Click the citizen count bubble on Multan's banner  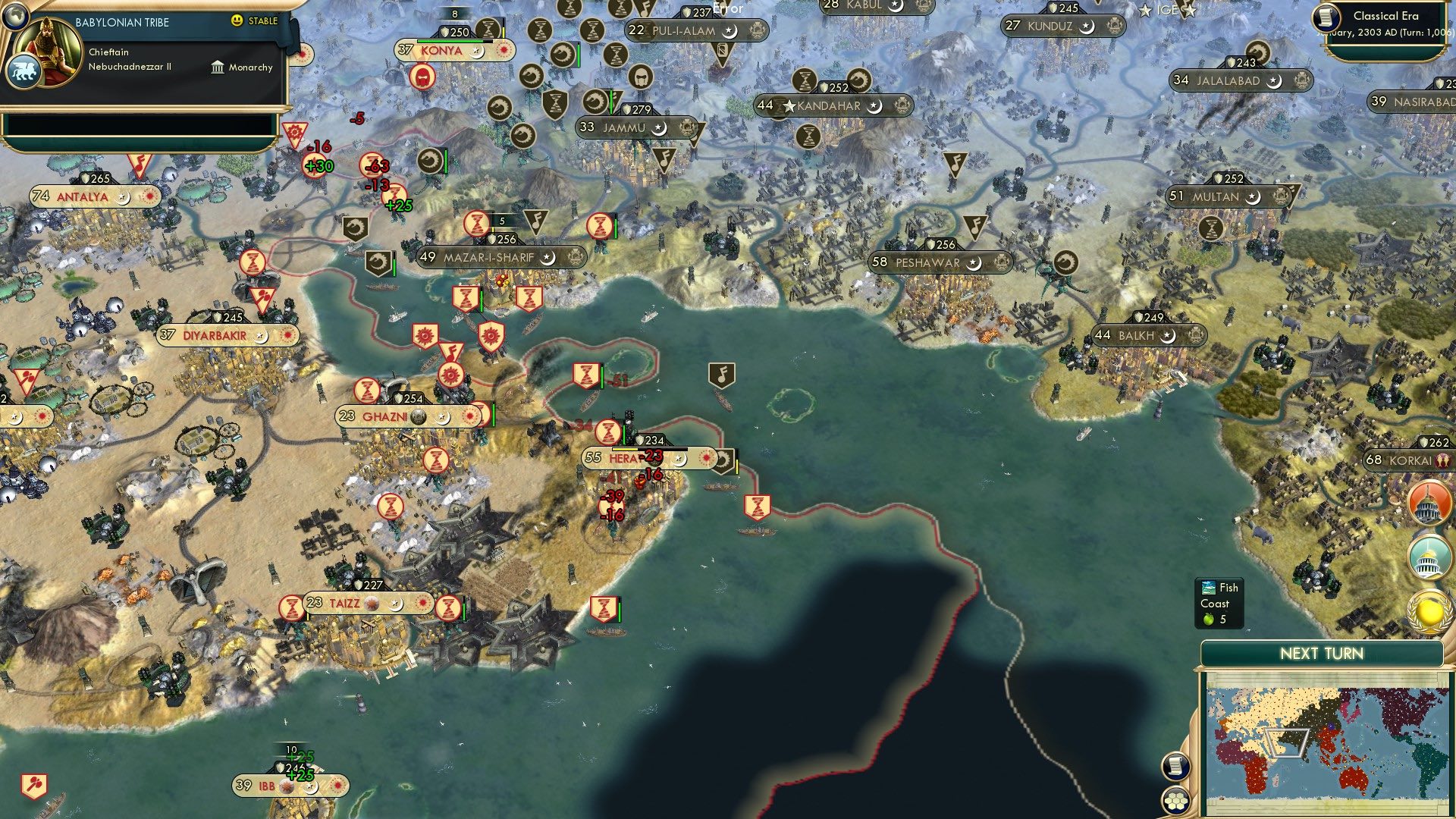tap(1178, 196)
